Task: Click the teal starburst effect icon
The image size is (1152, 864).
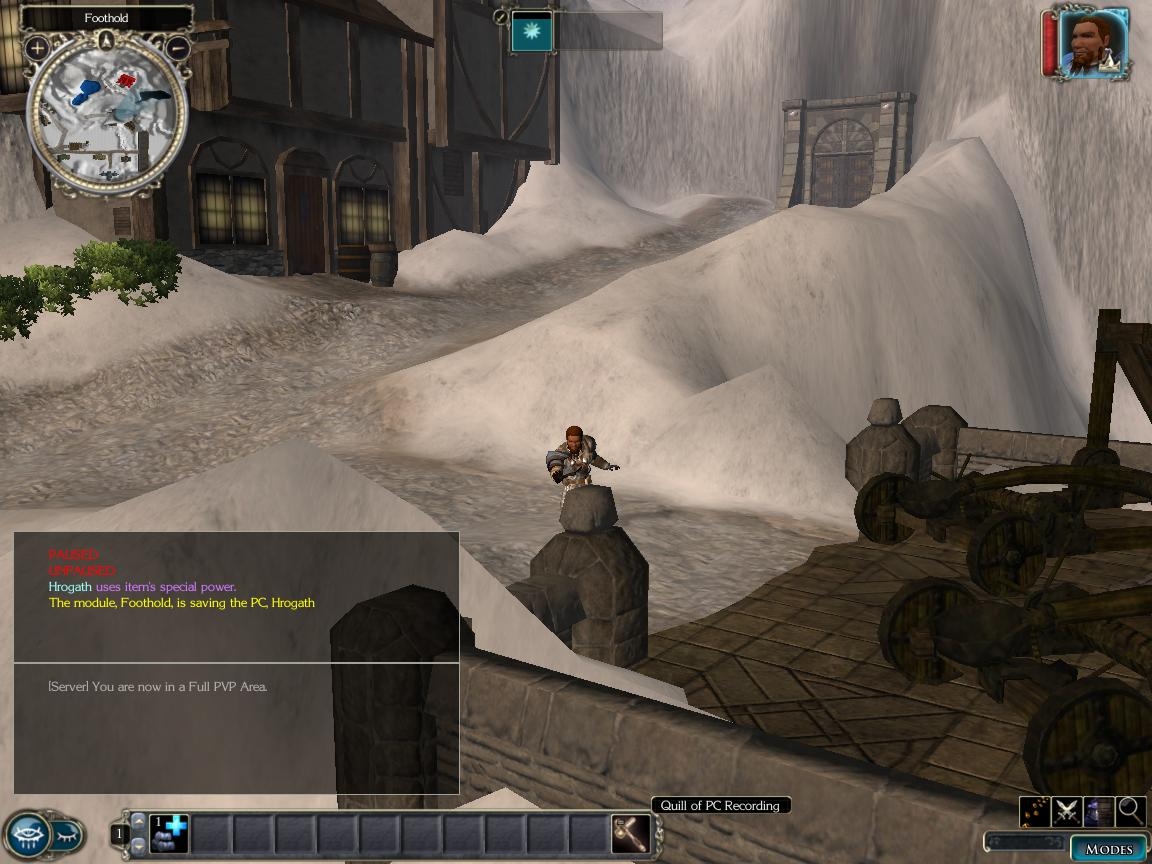Action: pos(532,31)
